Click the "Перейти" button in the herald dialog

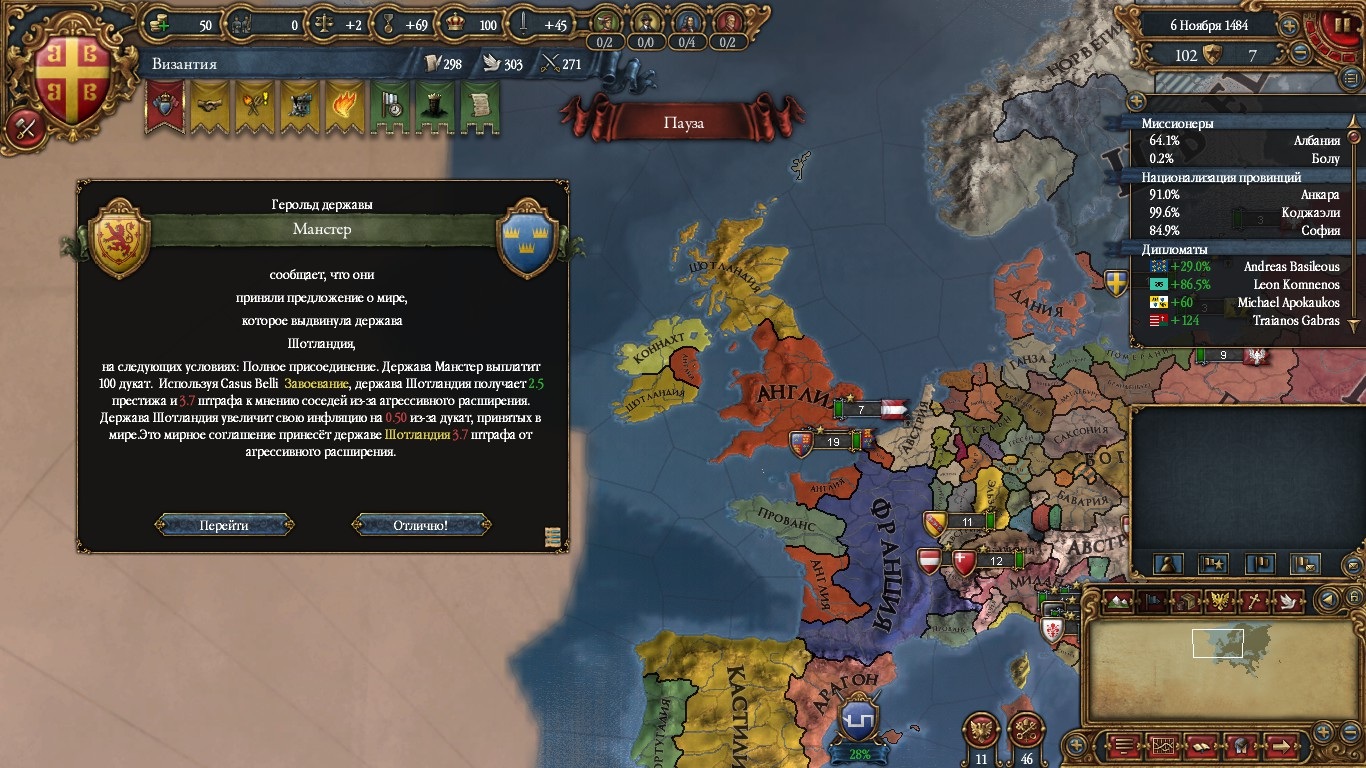(x=224, y=525)
